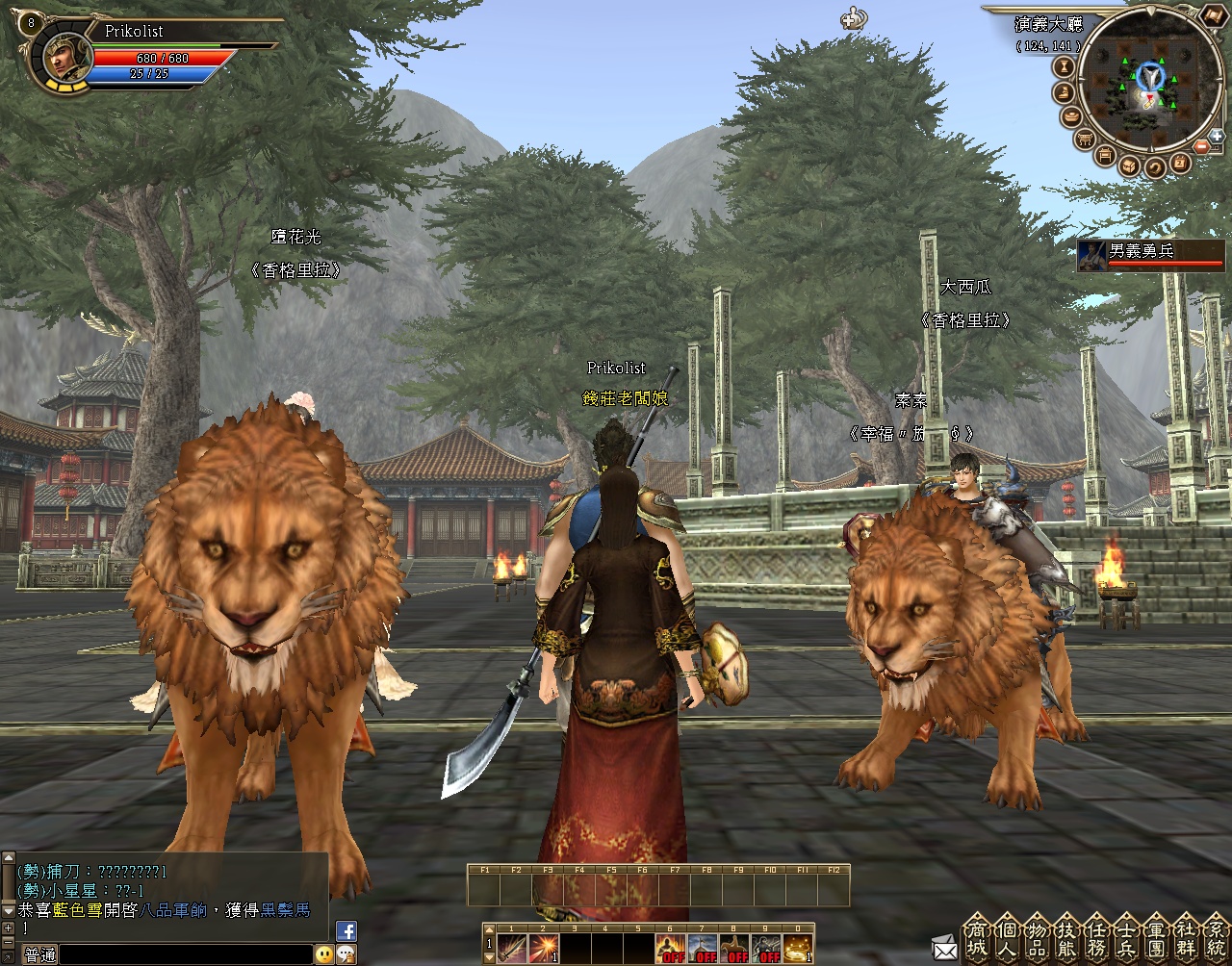Select the sword skill in hotbar slot 1
The height and width of the screenshot is (966, 1232).
511,949
